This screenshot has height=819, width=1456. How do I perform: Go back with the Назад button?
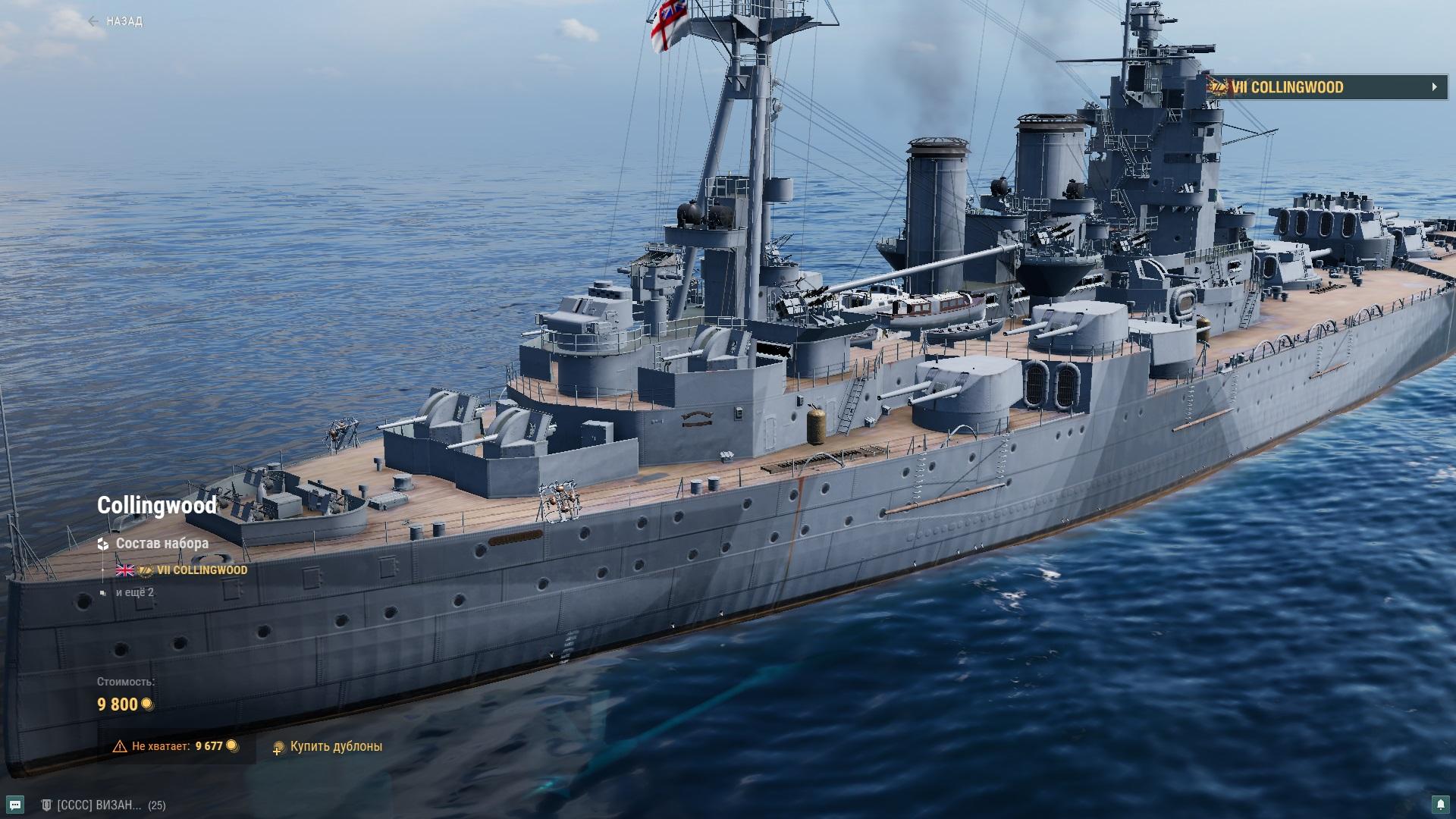point(116,21)
